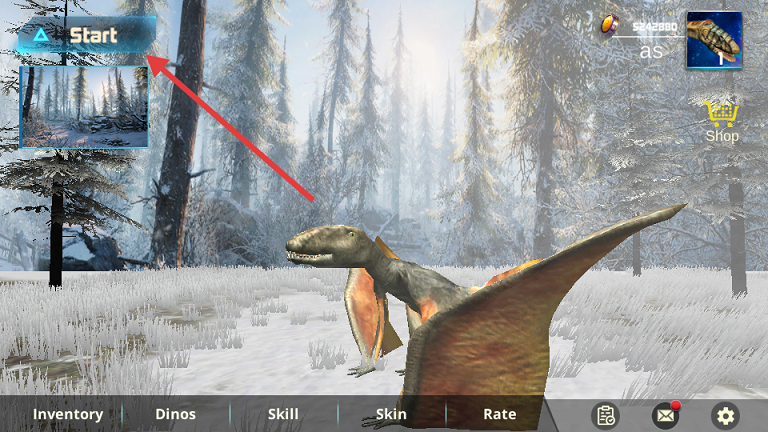This screenshot has height=432, width=768.
Task: Open the mail envelope icon
Action: pyautogui.click(x=665, y=415)
